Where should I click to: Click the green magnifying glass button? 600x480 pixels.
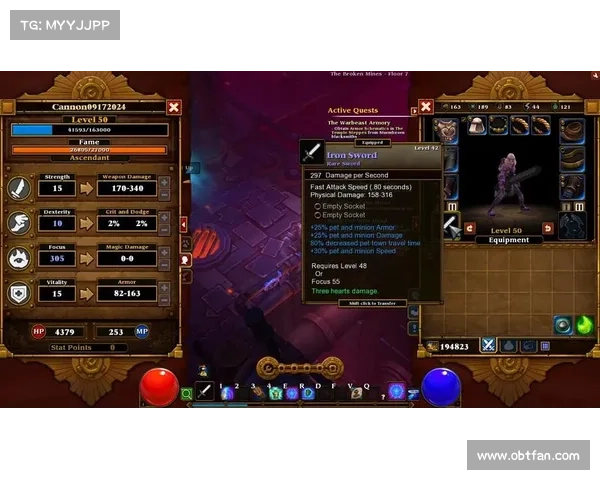point(186,394)
